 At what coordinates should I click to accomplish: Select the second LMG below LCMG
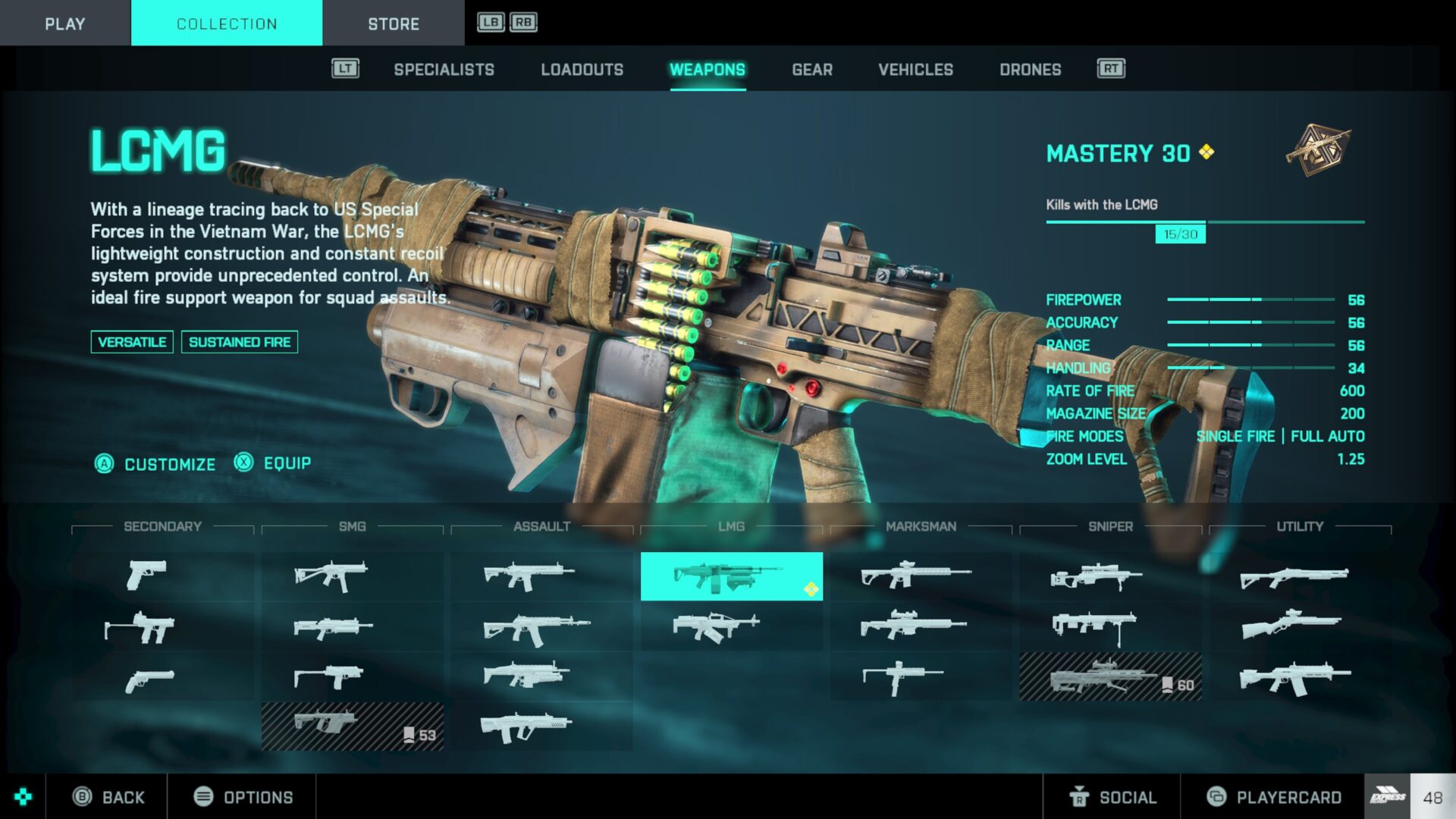point(715,627)
